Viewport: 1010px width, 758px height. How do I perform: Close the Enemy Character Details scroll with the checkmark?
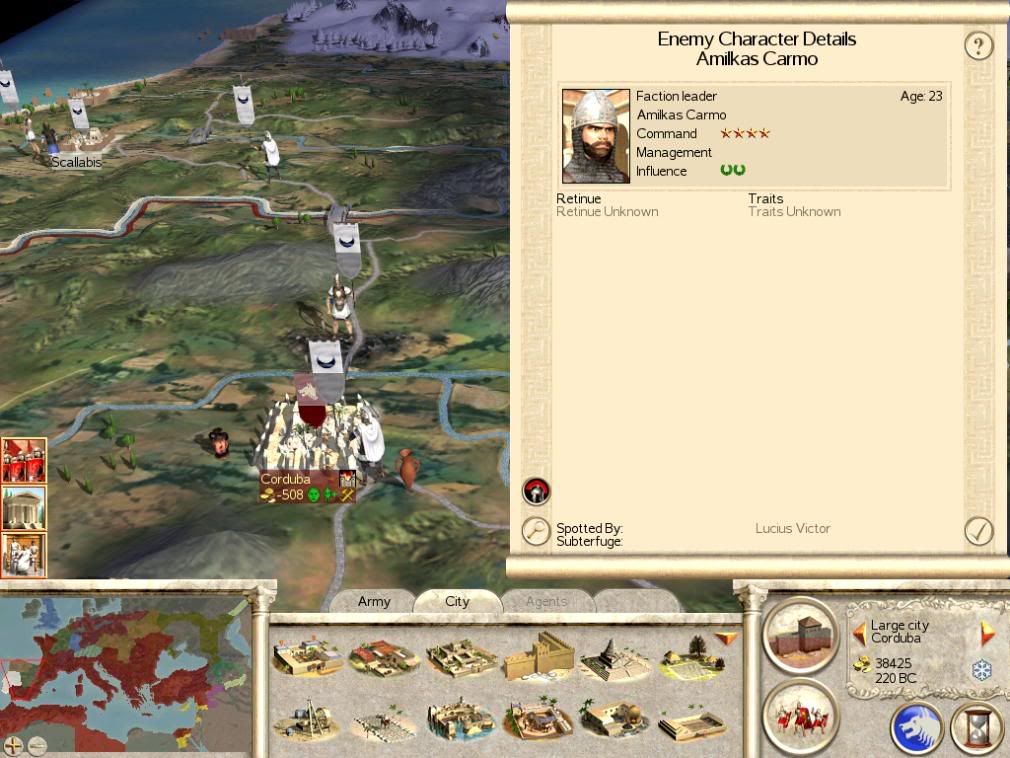[x=979, y=531]
